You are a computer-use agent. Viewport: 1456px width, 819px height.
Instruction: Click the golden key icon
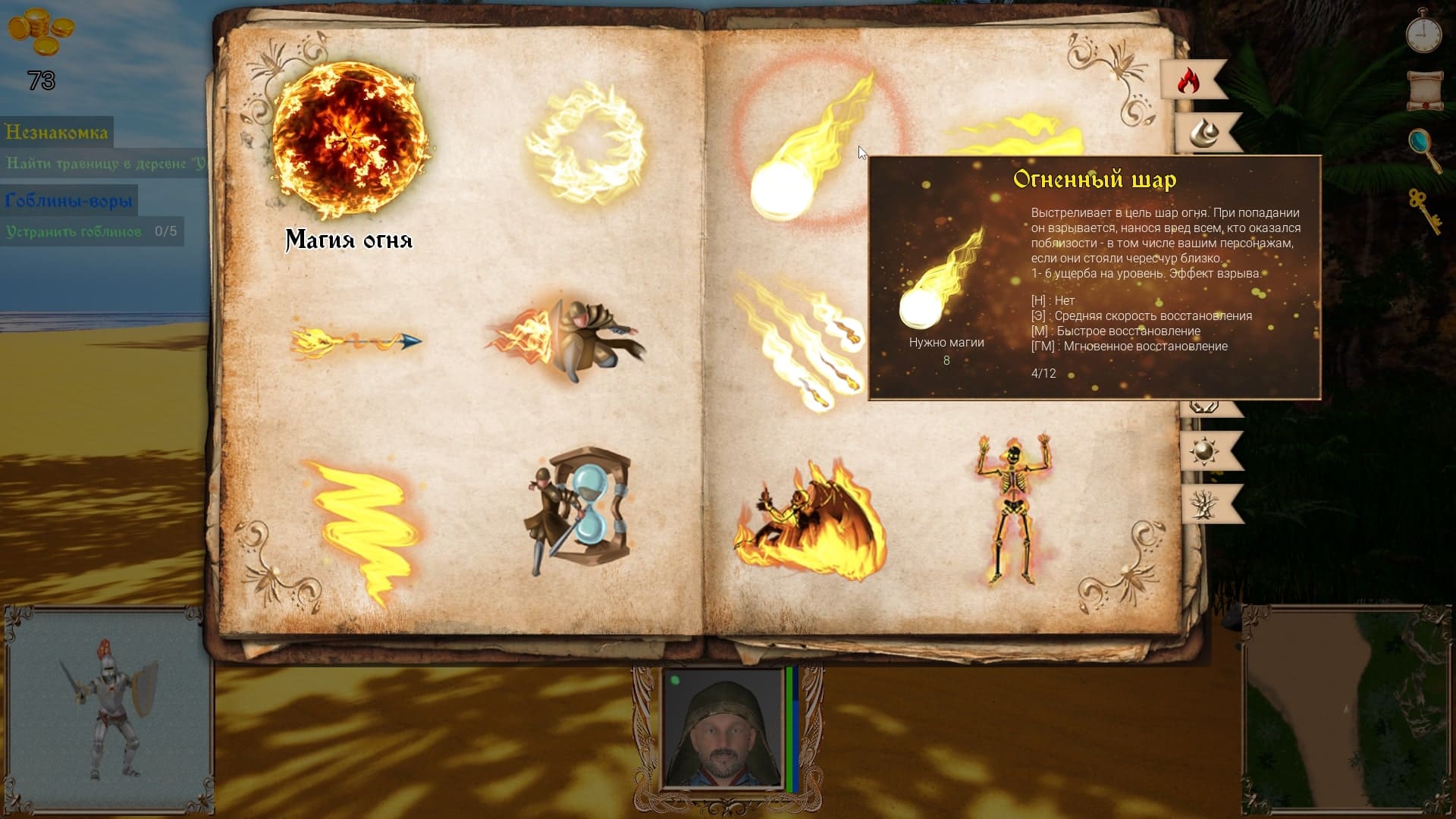(1424, 210)
